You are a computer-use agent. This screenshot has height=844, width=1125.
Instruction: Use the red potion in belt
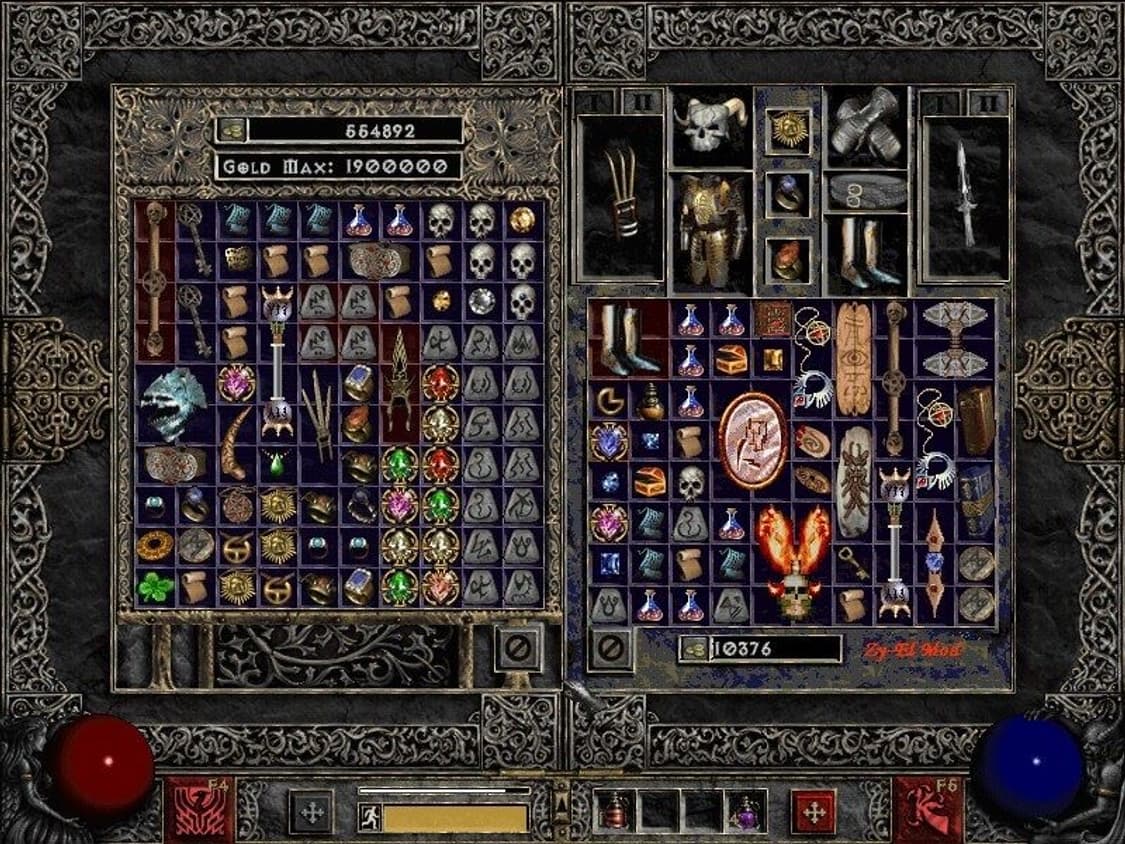(x=613, y=812)
